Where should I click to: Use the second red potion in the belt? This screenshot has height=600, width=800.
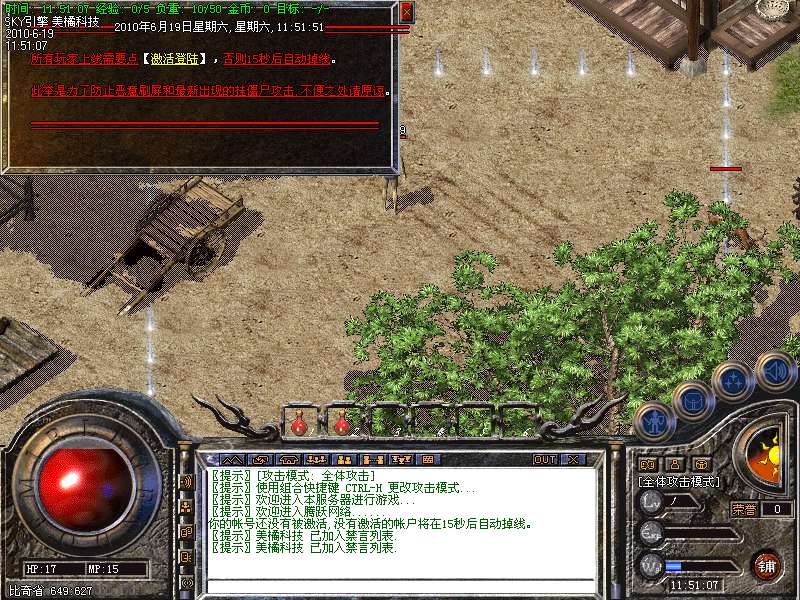341,424
